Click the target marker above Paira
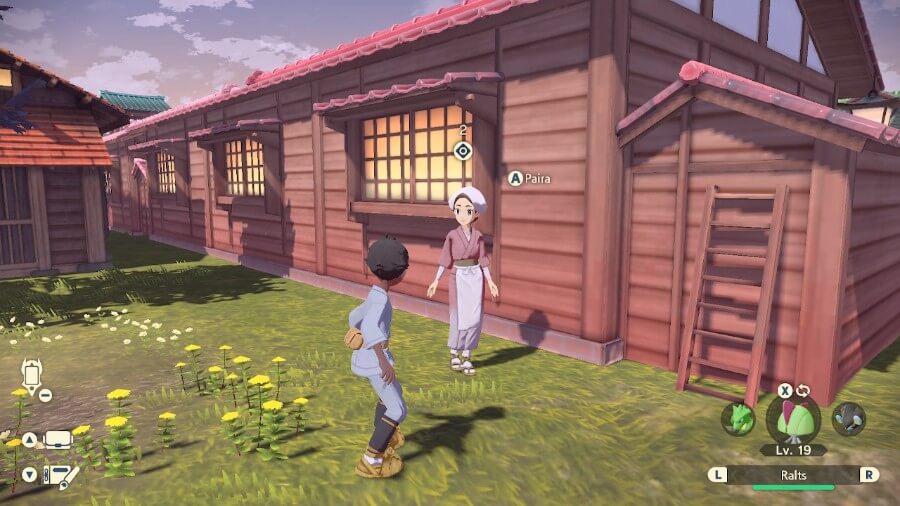This screenshot has height=506, width=900. pos(462,151)
